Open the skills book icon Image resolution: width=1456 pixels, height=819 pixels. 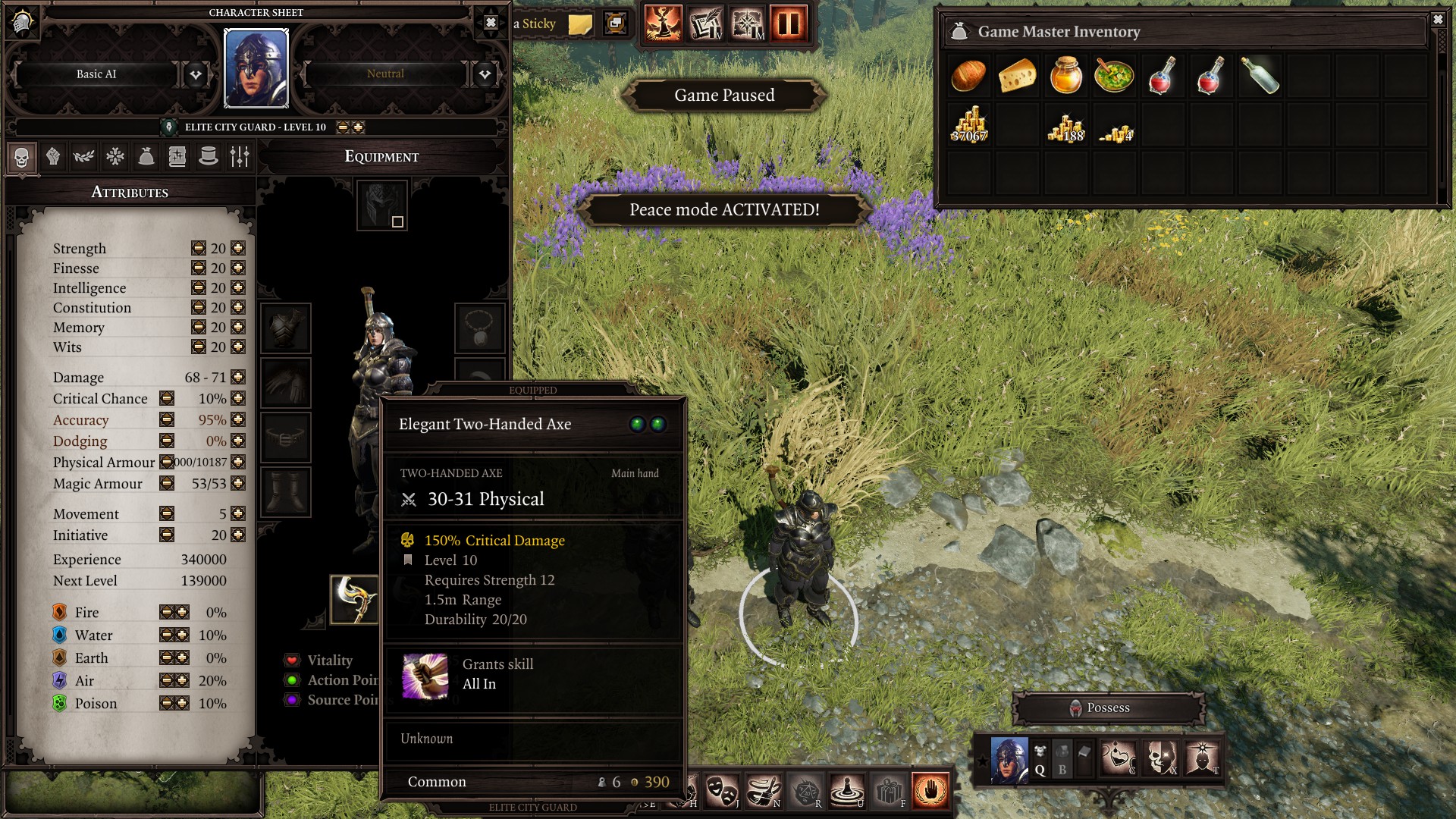(176, 157)
